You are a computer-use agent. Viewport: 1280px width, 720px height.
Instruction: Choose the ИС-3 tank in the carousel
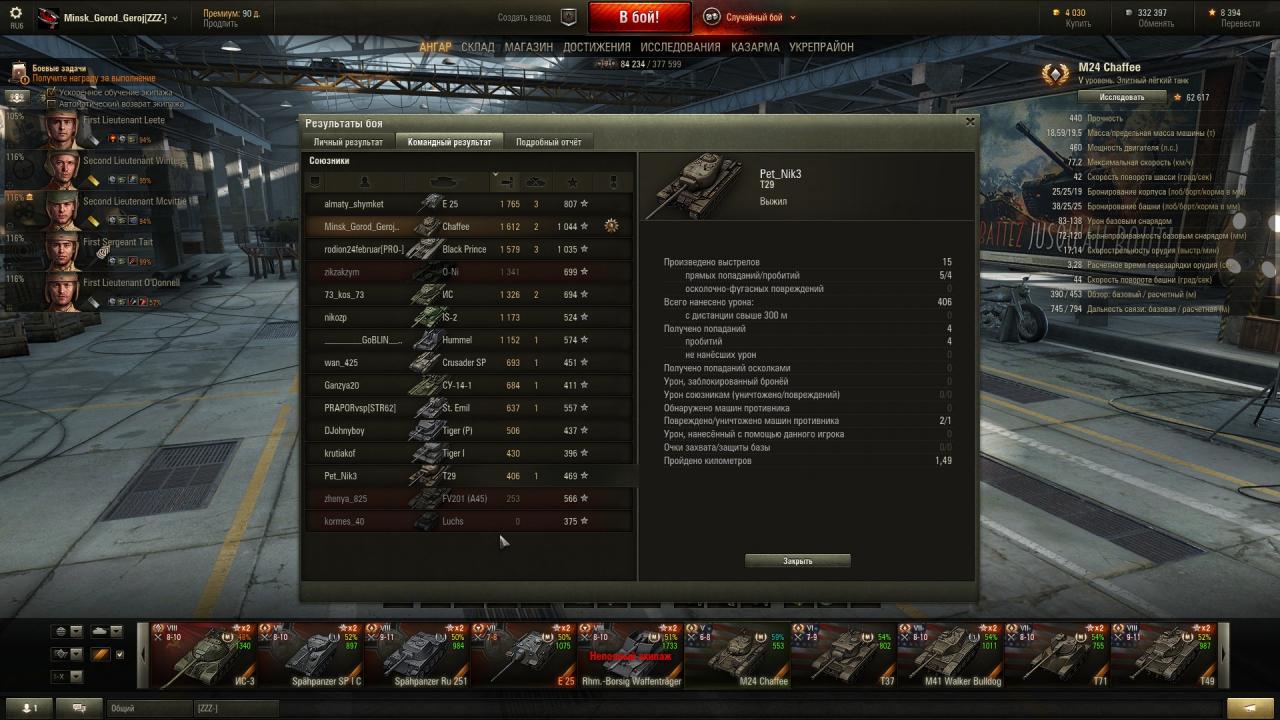(x=203, y=655)
